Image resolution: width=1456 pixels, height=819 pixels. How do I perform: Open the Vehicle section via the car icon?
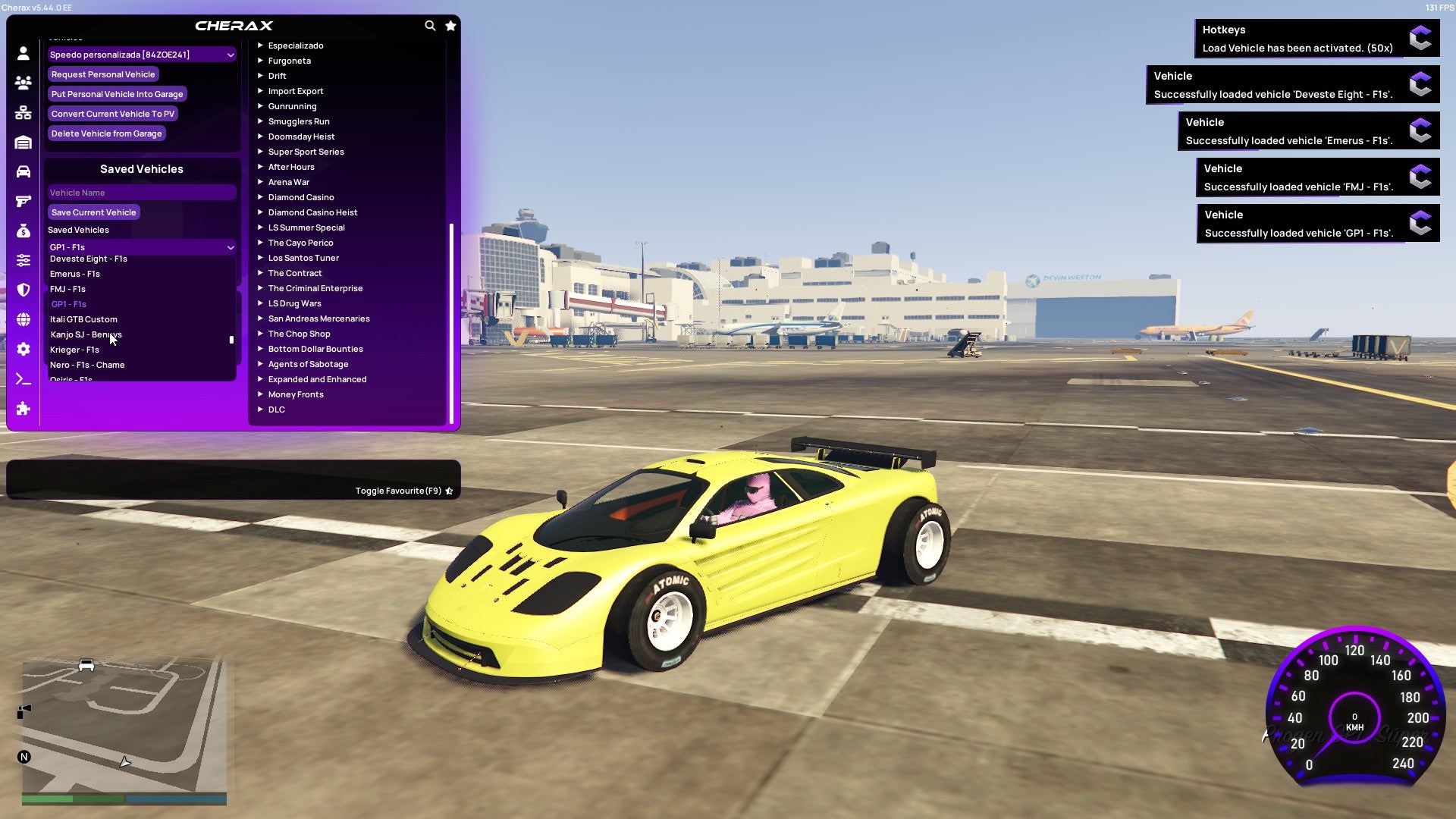(23, 171)
